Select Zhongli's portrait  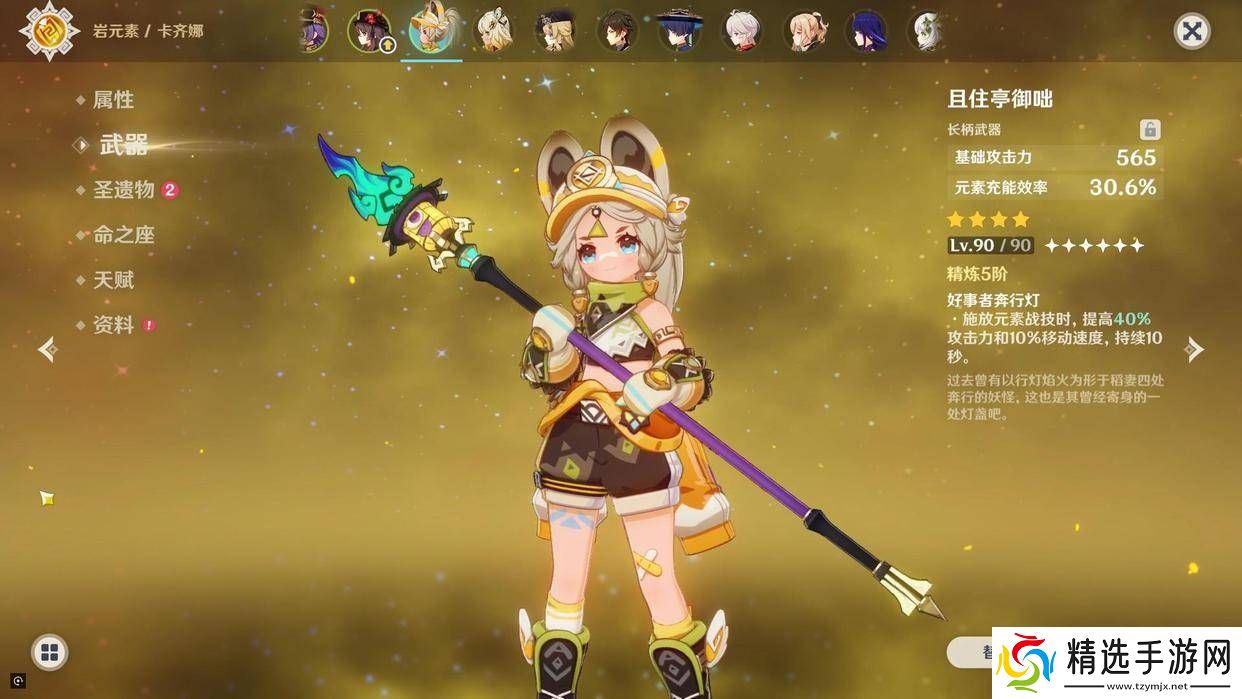click(x=617, y=31)
